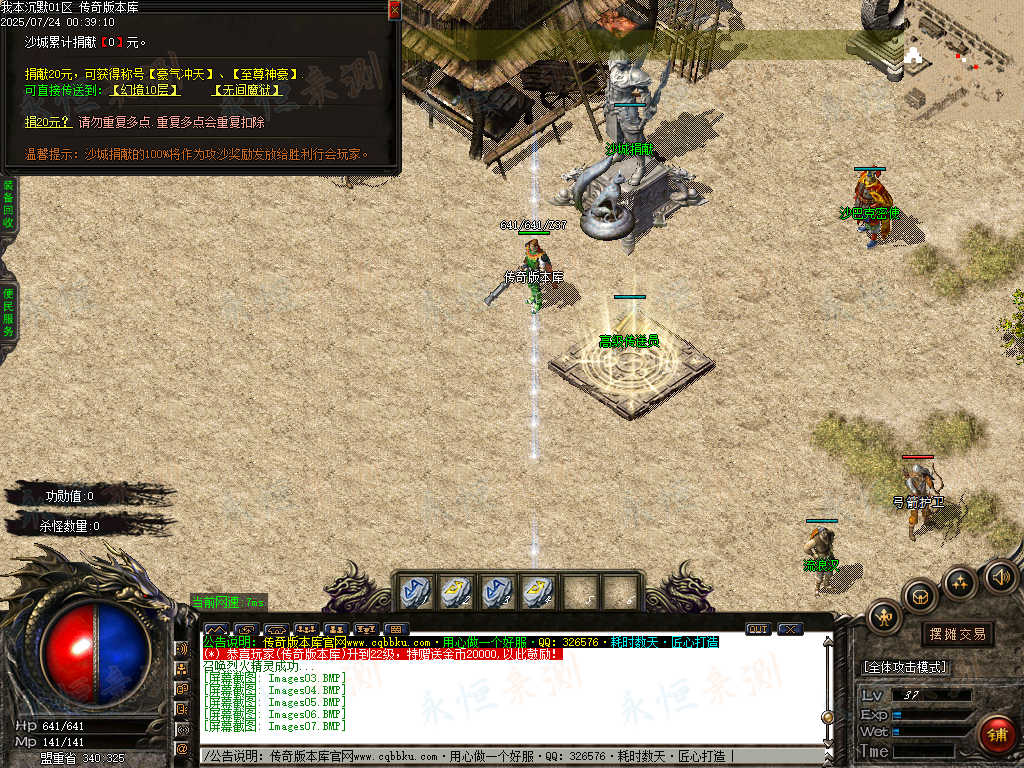Click the chat scrollbar handle
The height and width of the screenshot is (768, 1024).
tap(827, 716)
